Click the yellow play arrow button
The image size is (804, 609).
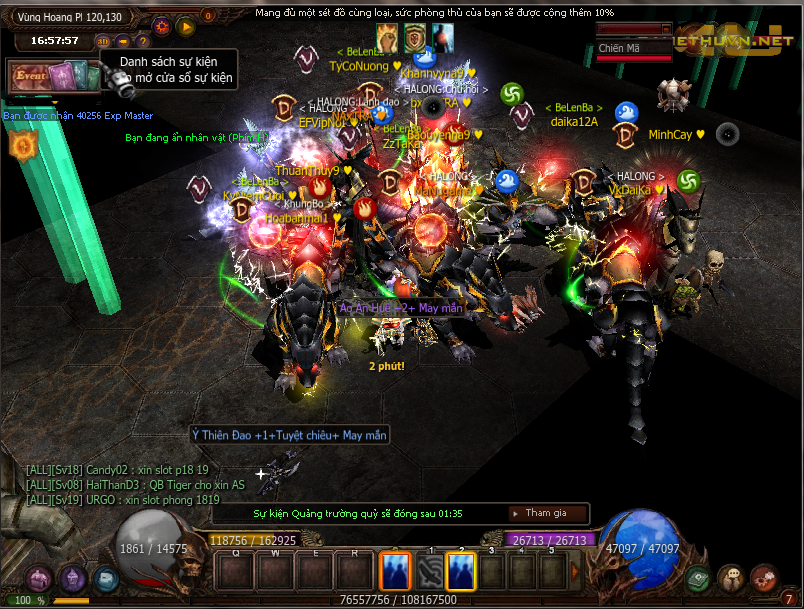185,27
